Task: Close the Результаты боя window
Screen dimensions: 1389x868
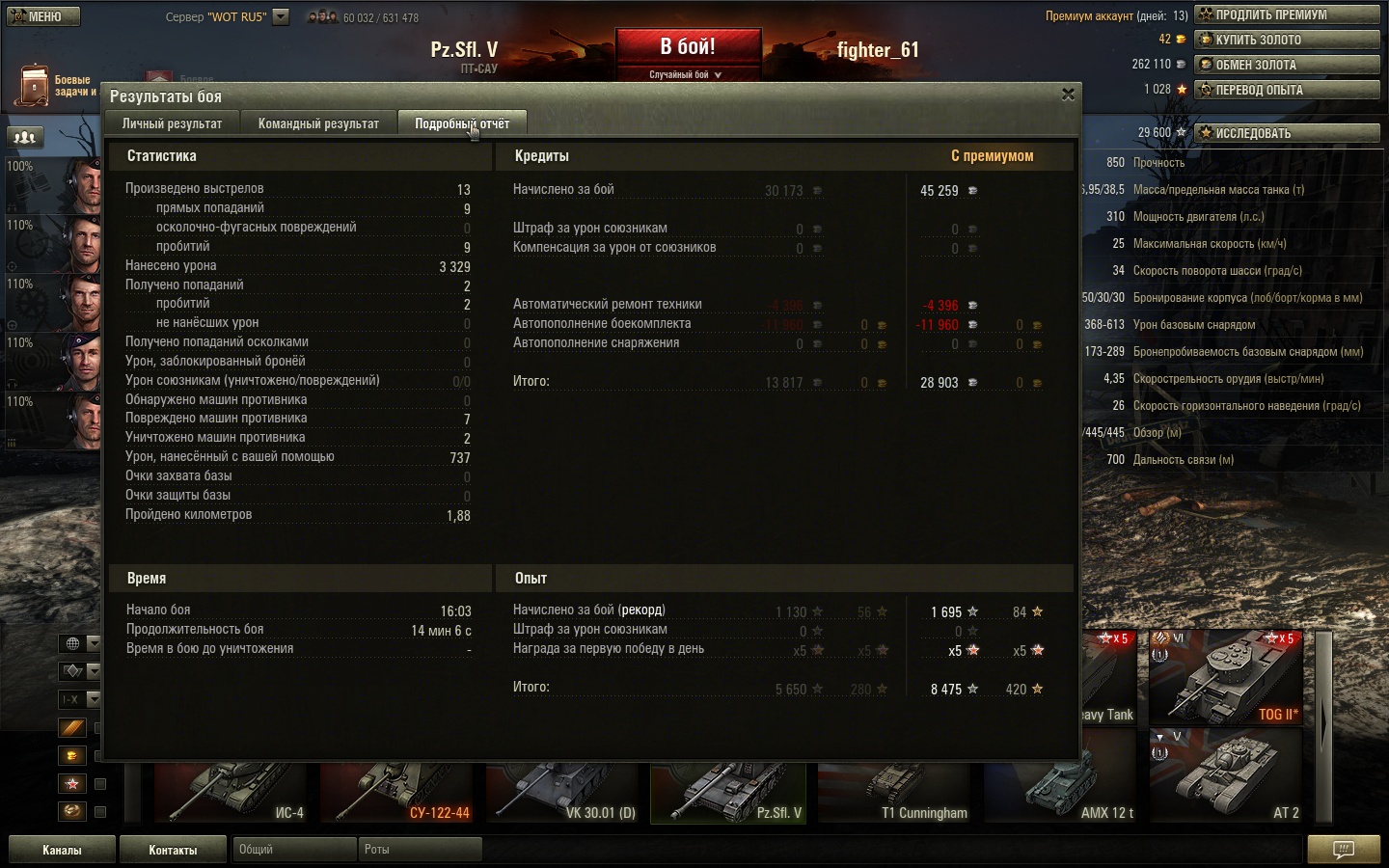Action: [x=1068, y=95]
